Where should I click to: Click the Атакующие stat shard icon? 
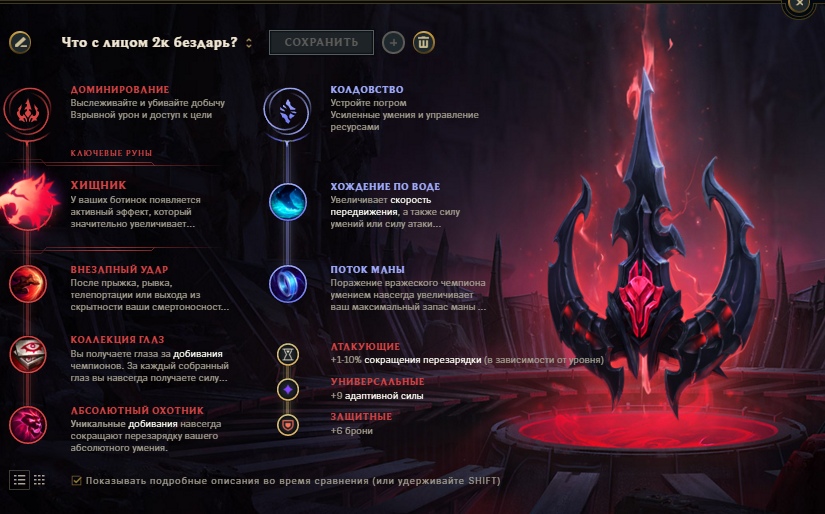(288, 354)
